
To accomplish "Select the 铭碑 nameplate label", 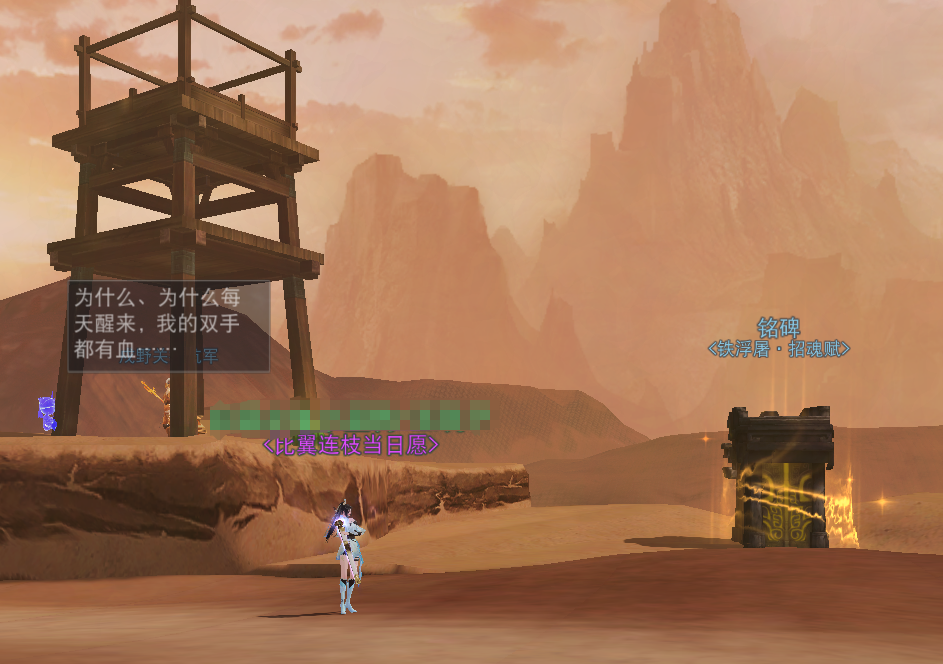I will (x=778, y=328).
